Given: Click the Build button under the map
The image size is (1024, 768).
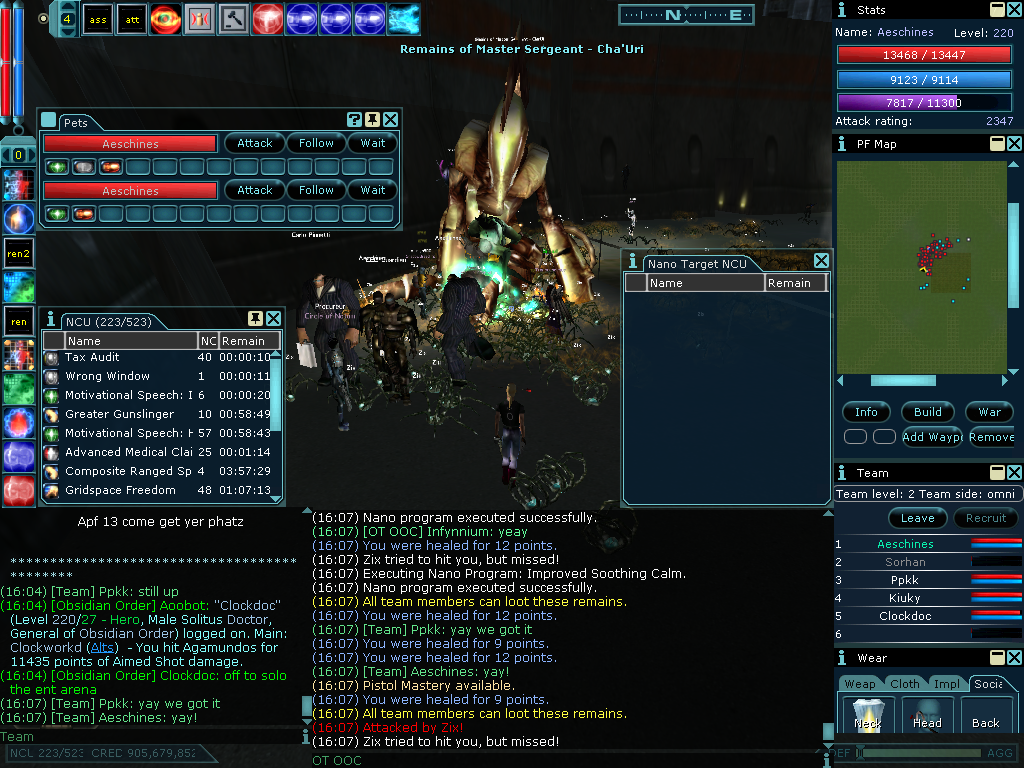Looking at the screenshot, I should [x=927, y=412].
